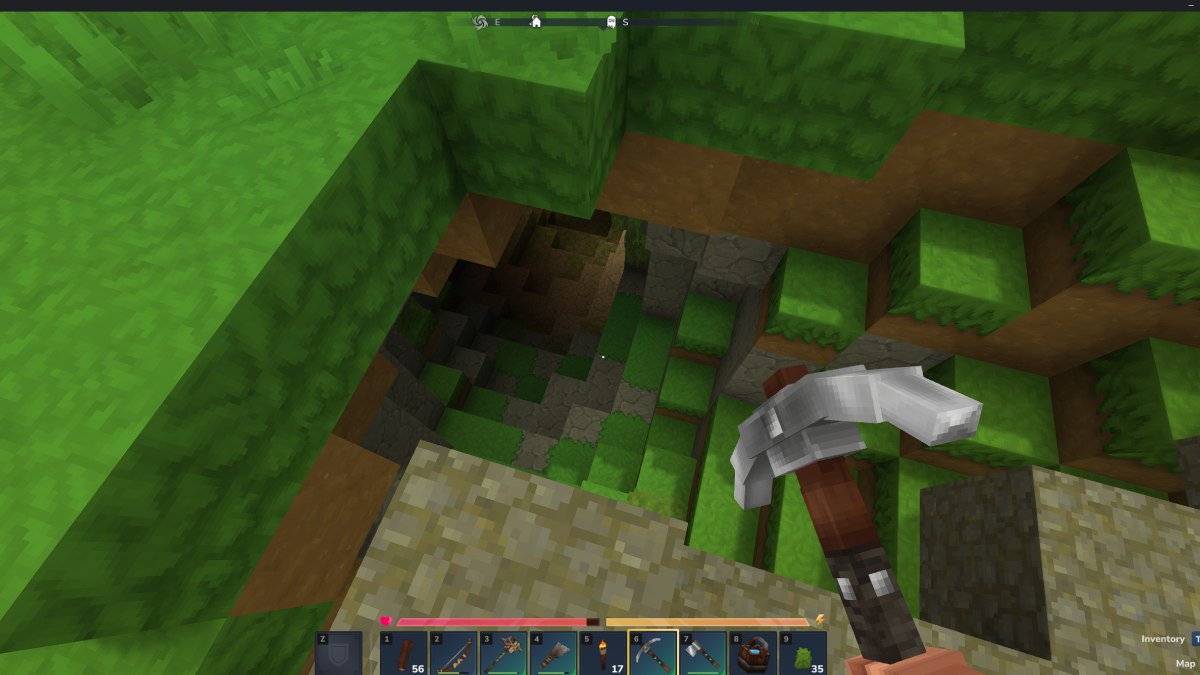Image resolution: width=1200 pixels, height=675 pixels.
Task: Pick the torch stack in the hotbar
Action: 603,653
